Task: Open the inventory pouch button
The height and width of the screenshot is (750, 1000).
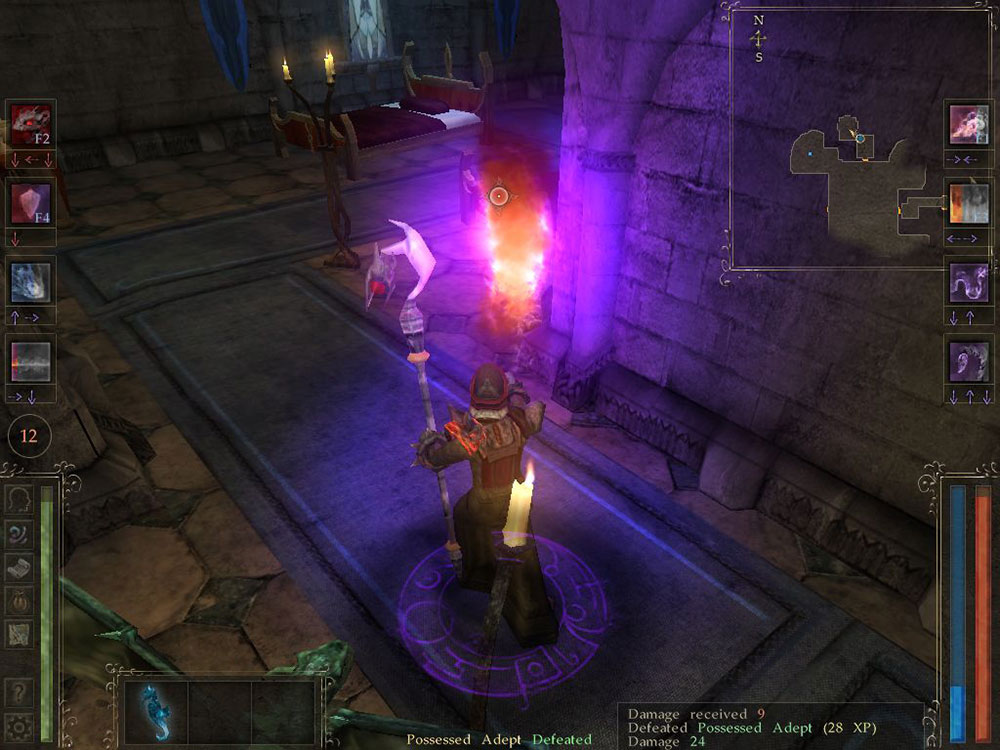Action: (19, 600)
